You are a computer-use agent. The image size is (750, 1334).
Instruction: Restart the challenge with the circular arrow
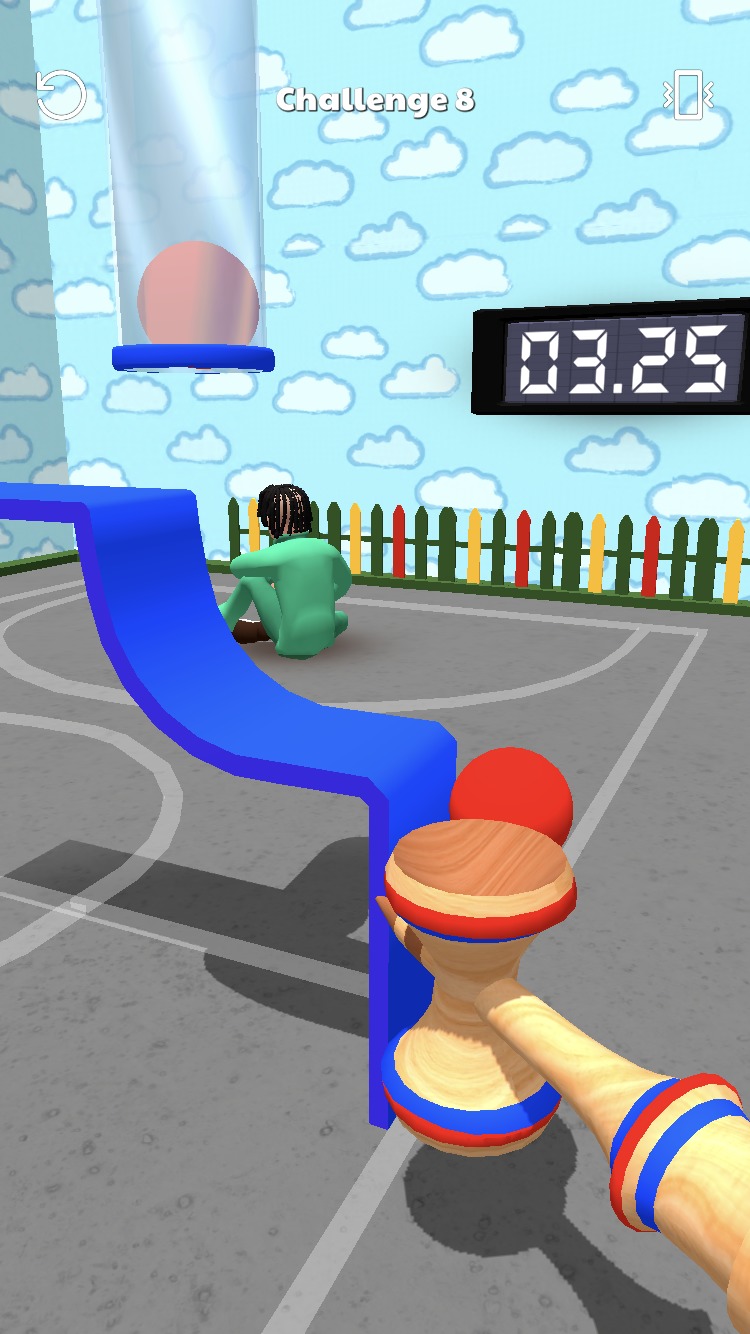pos(61,97)
